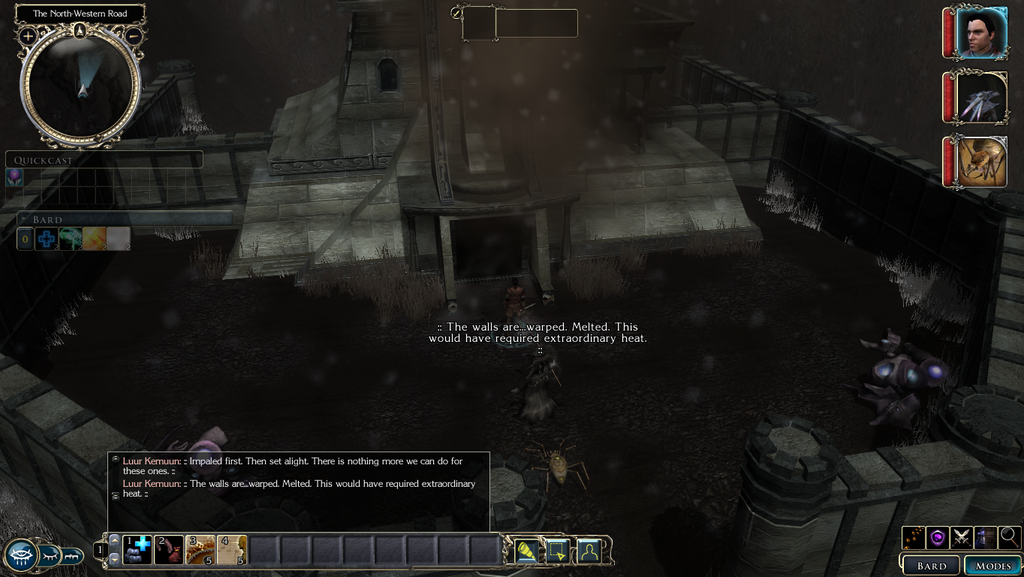Select the blue cross Bard spell
1024x577 pixels.
(47, 239)
